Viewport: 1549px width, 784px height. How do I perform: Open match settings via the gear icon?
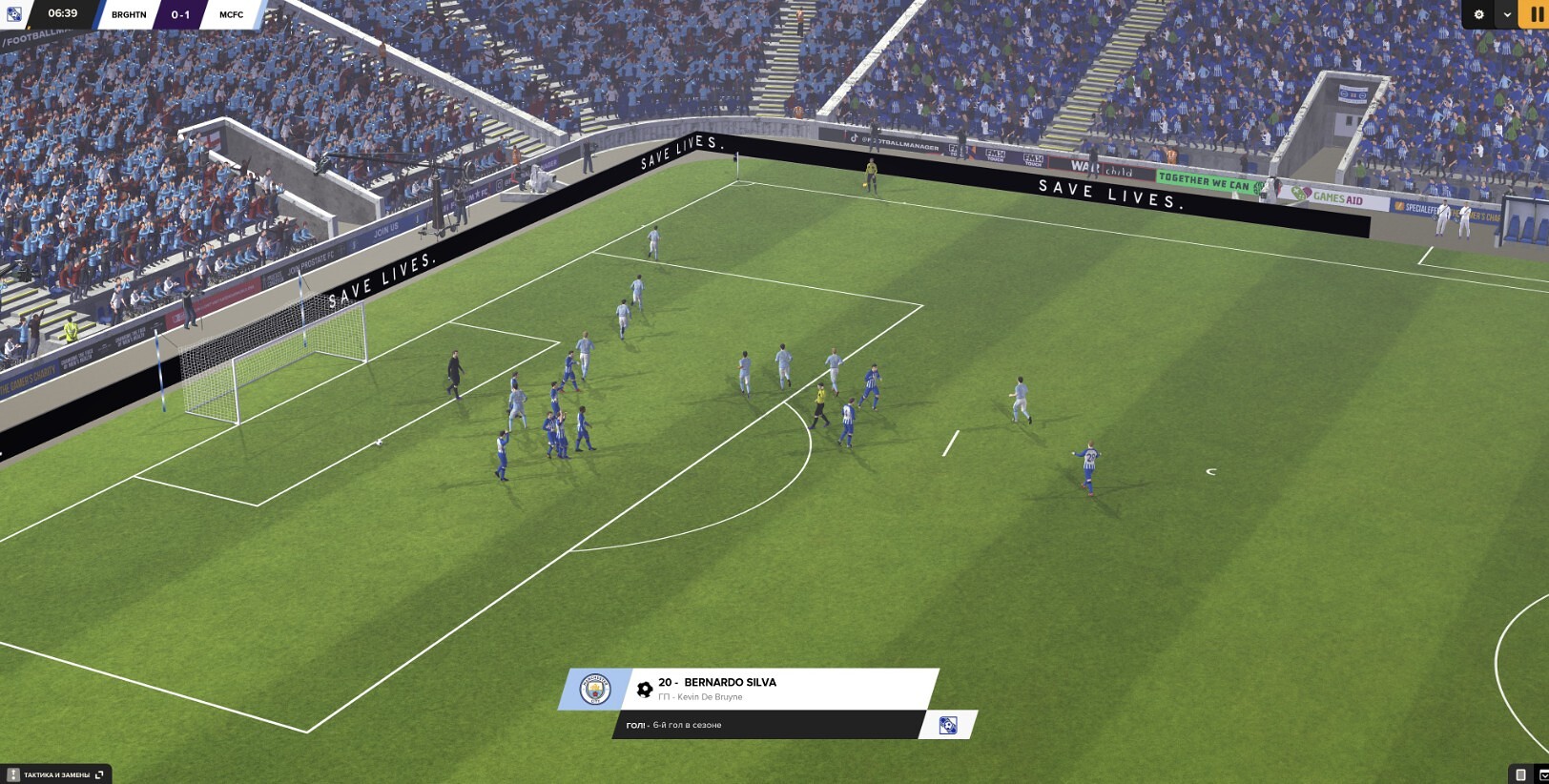point(1478,14)
